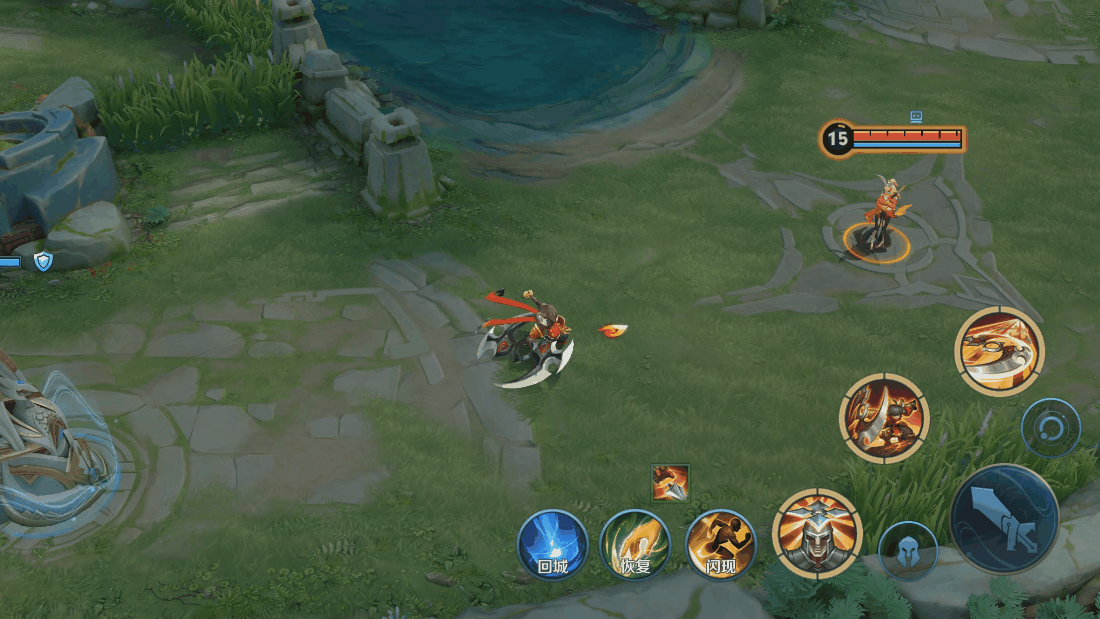Tap the blue circular swirl button
Image resolution: width=1100 pixels, height=619 pixels.
(x=1050, y=428)
